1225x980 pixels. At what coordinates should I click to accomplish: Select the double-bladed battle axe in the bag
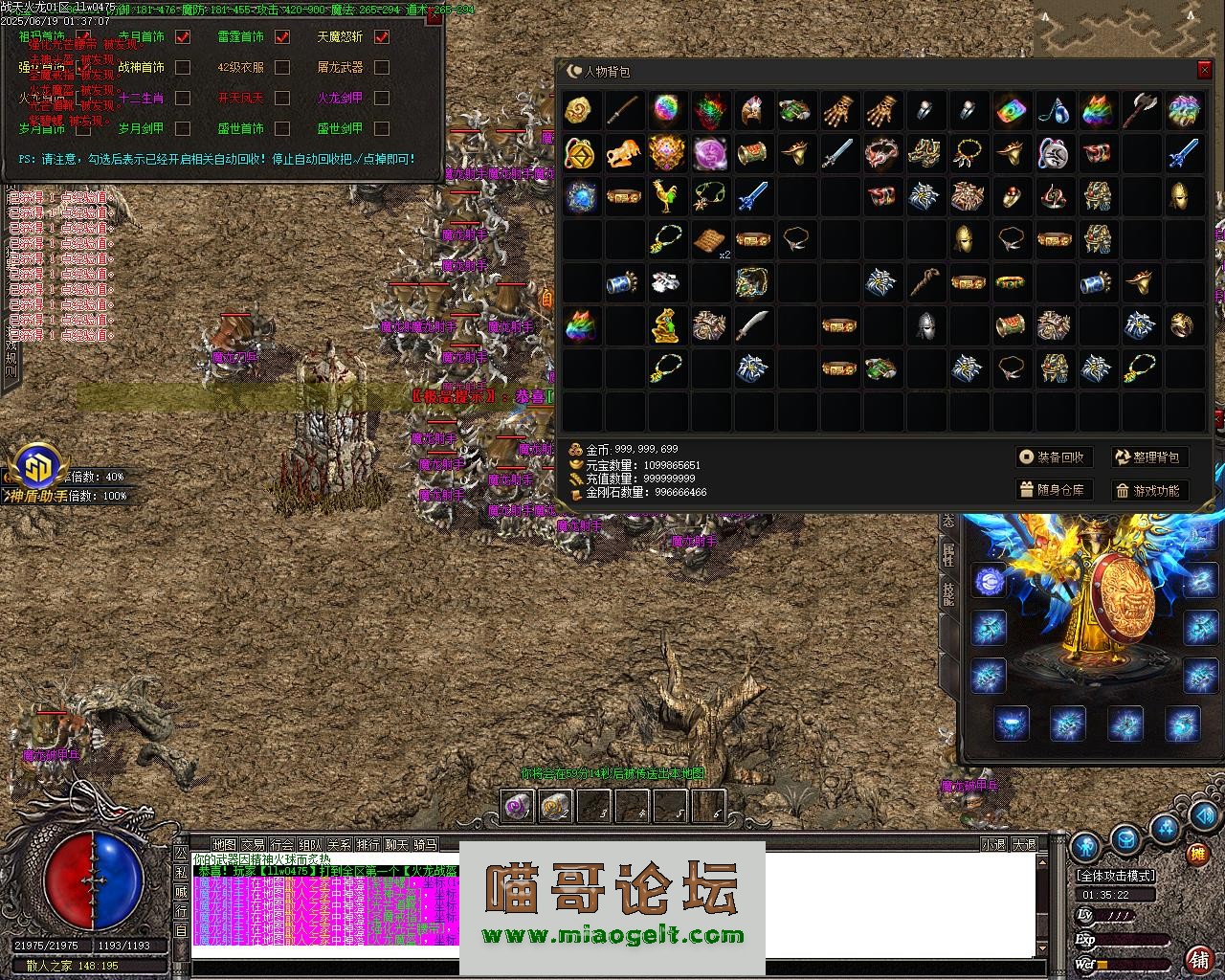tap(1141, 110)
